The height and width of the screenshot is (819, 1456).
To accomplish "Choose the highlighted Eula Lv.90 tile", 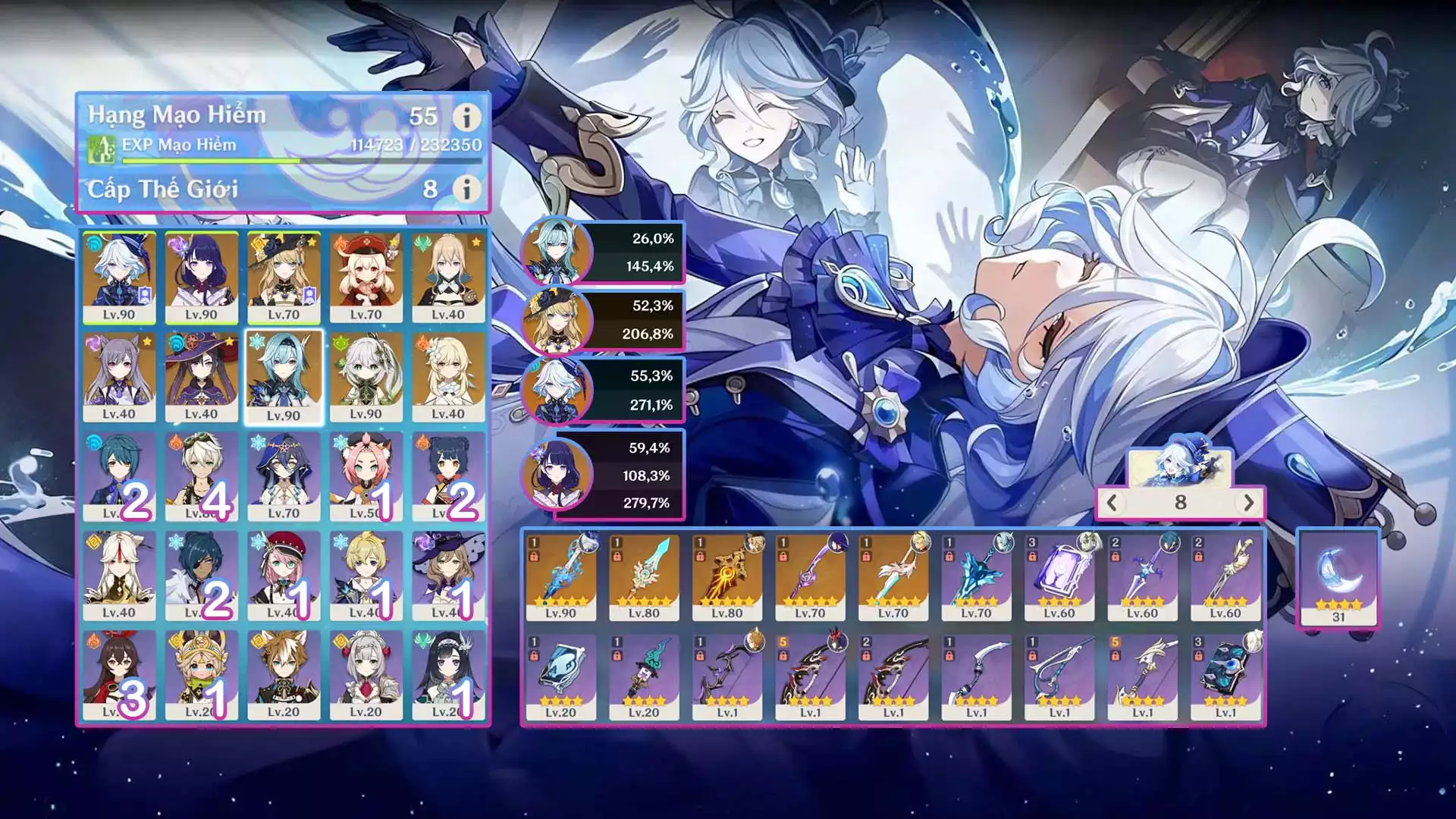I will (x=284, y=377).
